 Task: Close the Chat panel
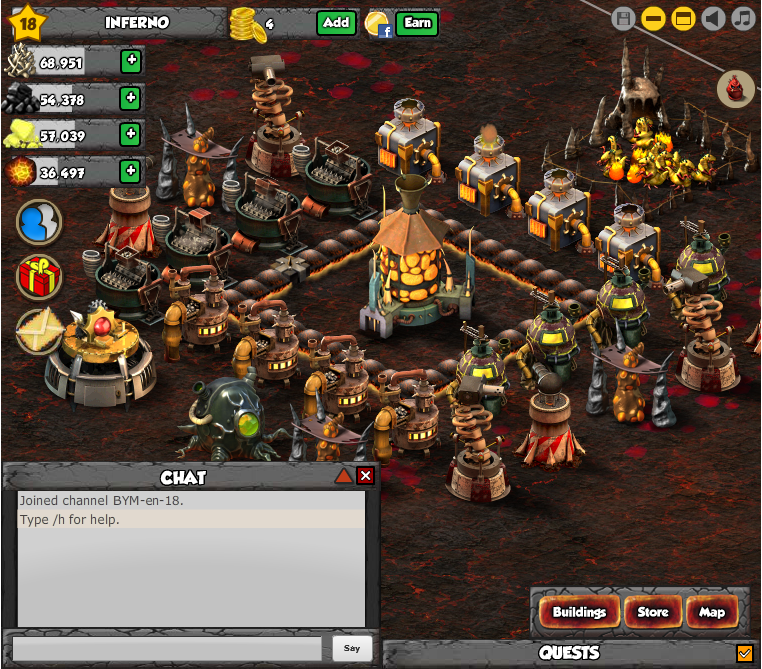[365, 476]
